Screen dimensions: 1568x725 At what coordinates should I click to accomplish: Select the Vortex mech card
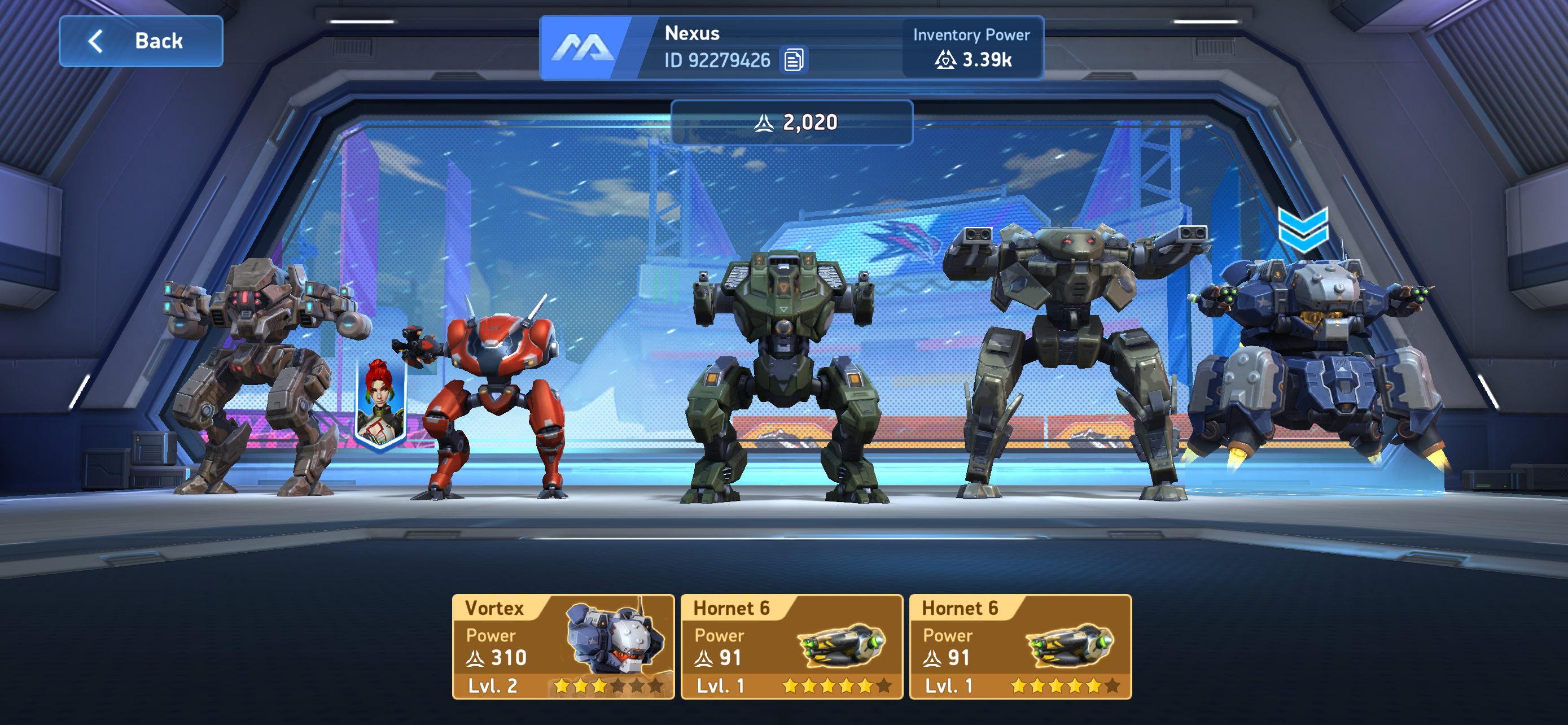pos(563,647)
